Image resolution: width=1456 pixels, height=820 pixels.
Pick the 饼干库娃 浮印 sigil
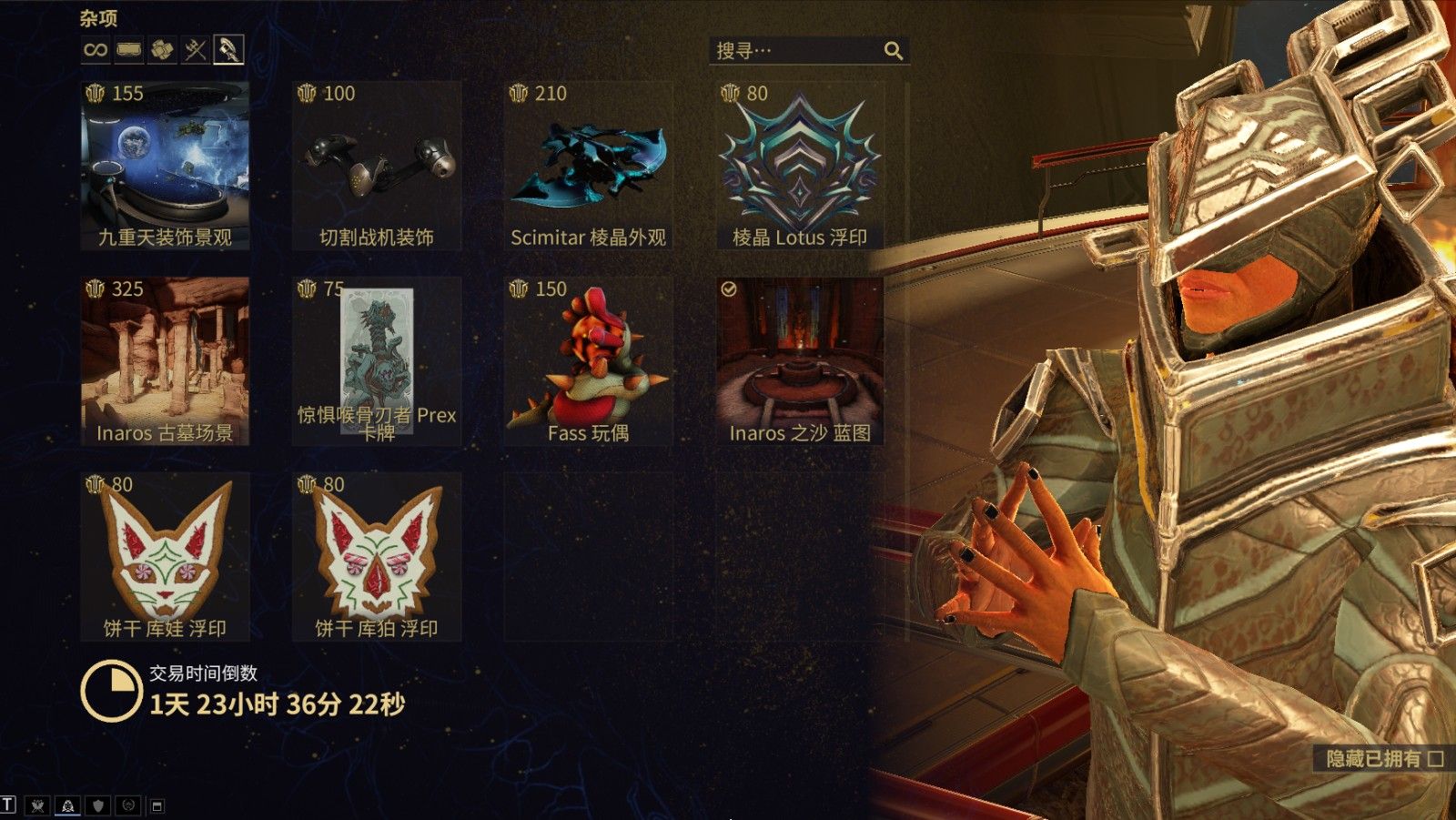point(165,556)
